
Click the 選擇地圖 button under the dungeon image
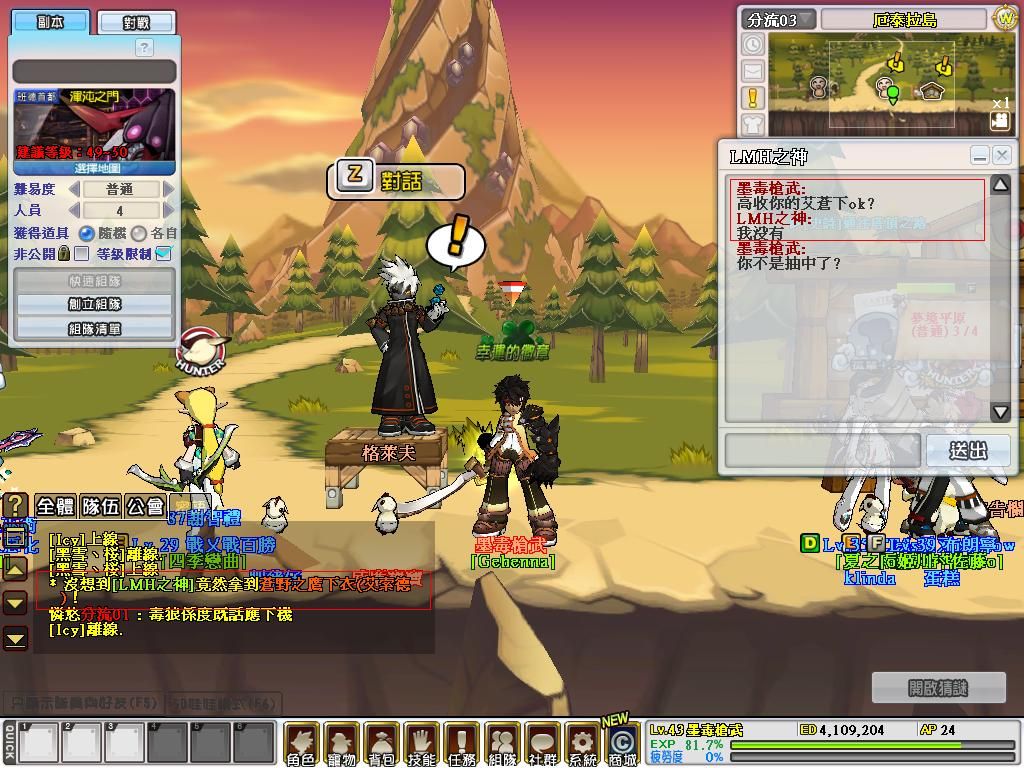[95, 167]
